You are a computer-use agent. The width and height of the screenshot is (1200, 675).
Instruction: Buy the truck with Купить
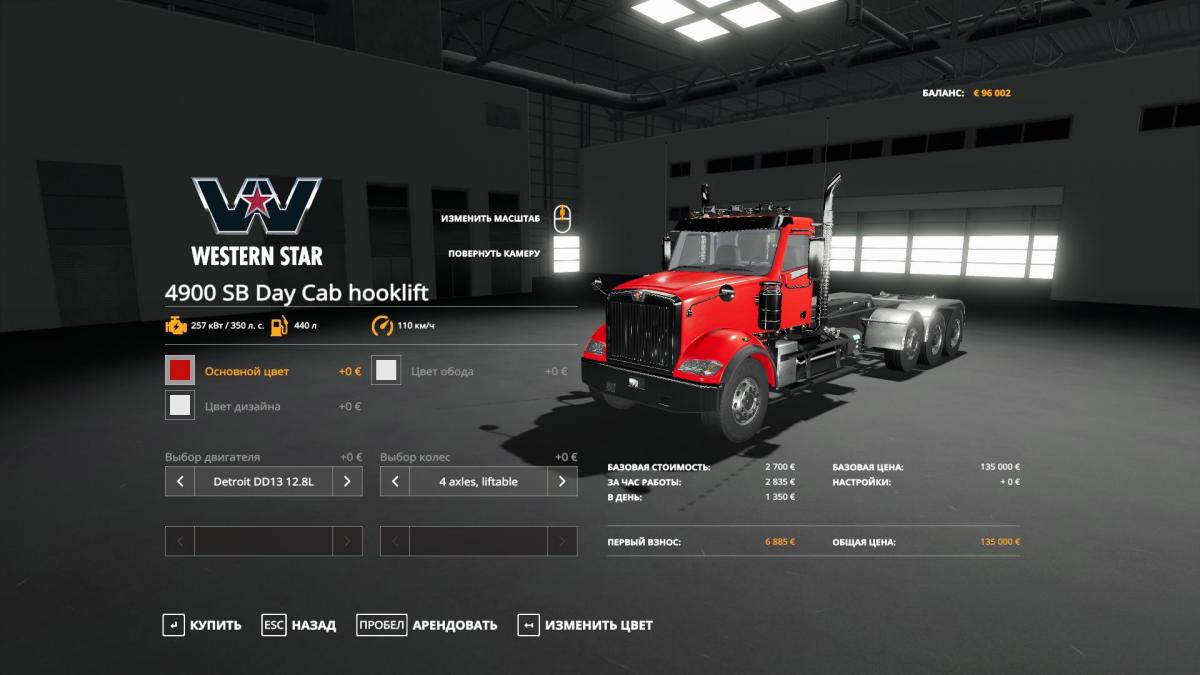click(203, 625)
